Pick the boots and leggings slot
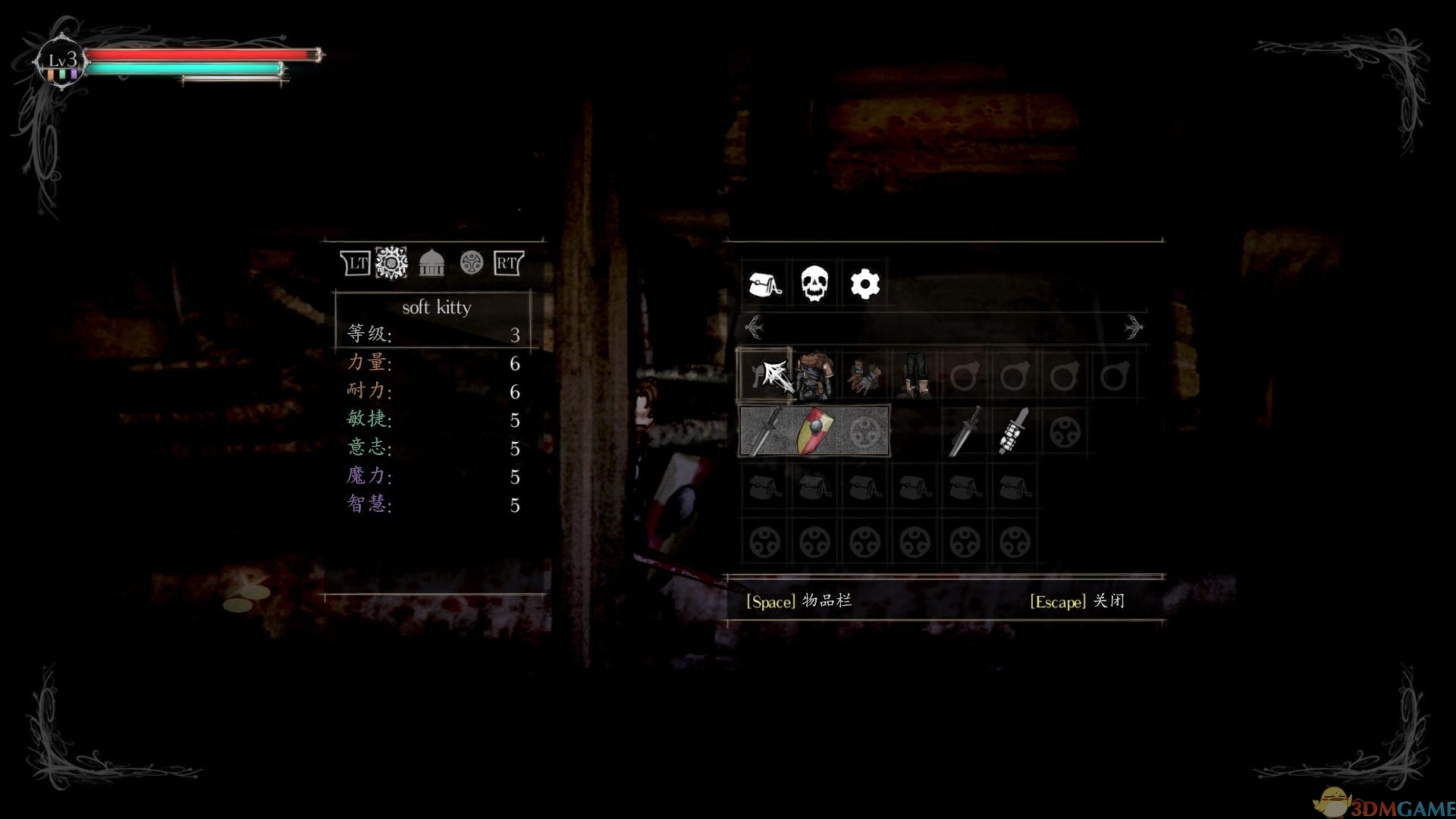 [x=915, y=375]
